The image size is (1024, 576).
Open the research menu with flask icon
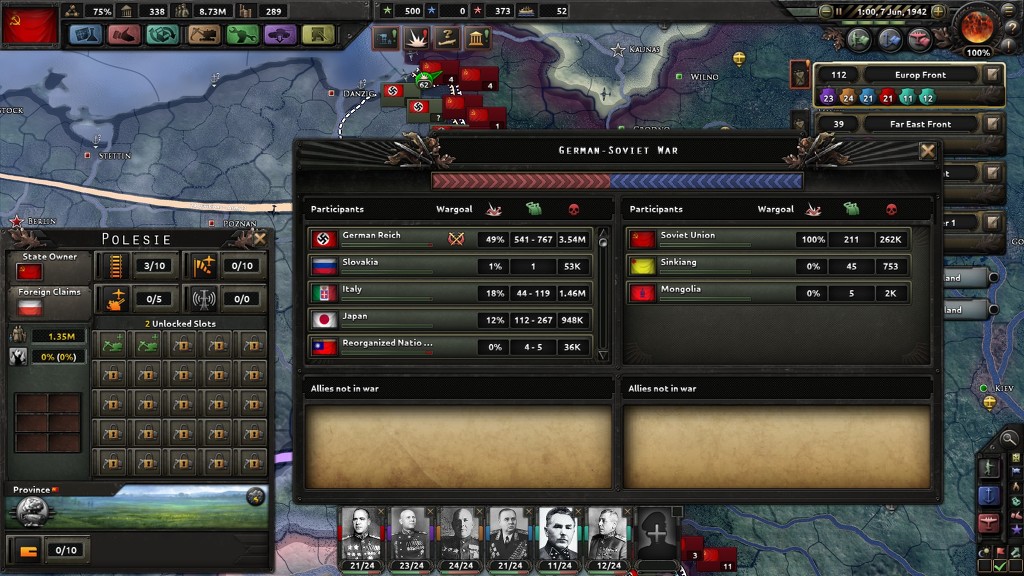[87, 35]
